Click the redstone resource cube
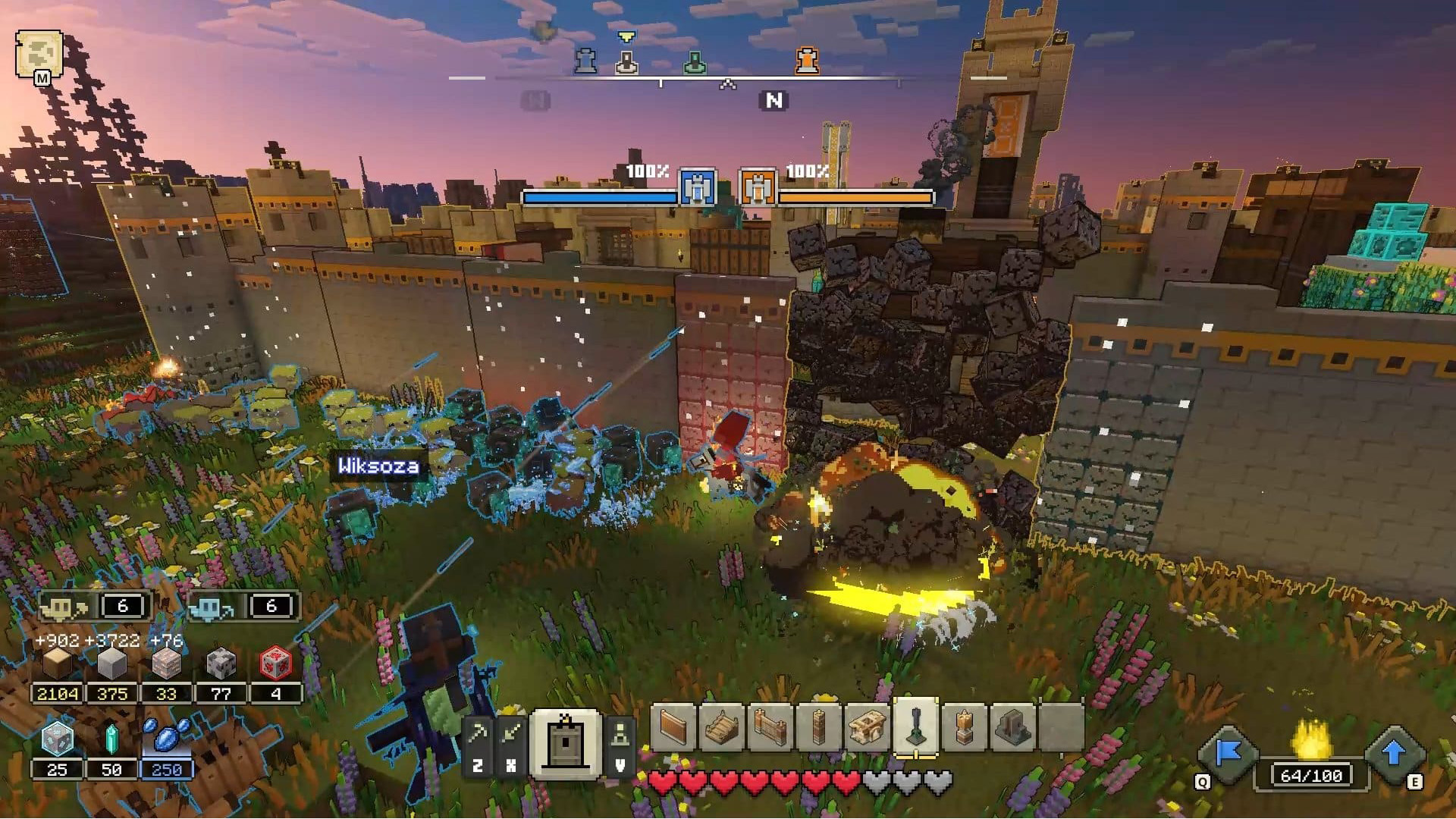Image resolution: width=1456 pixels, height=819 pixels. click(275, 664)
